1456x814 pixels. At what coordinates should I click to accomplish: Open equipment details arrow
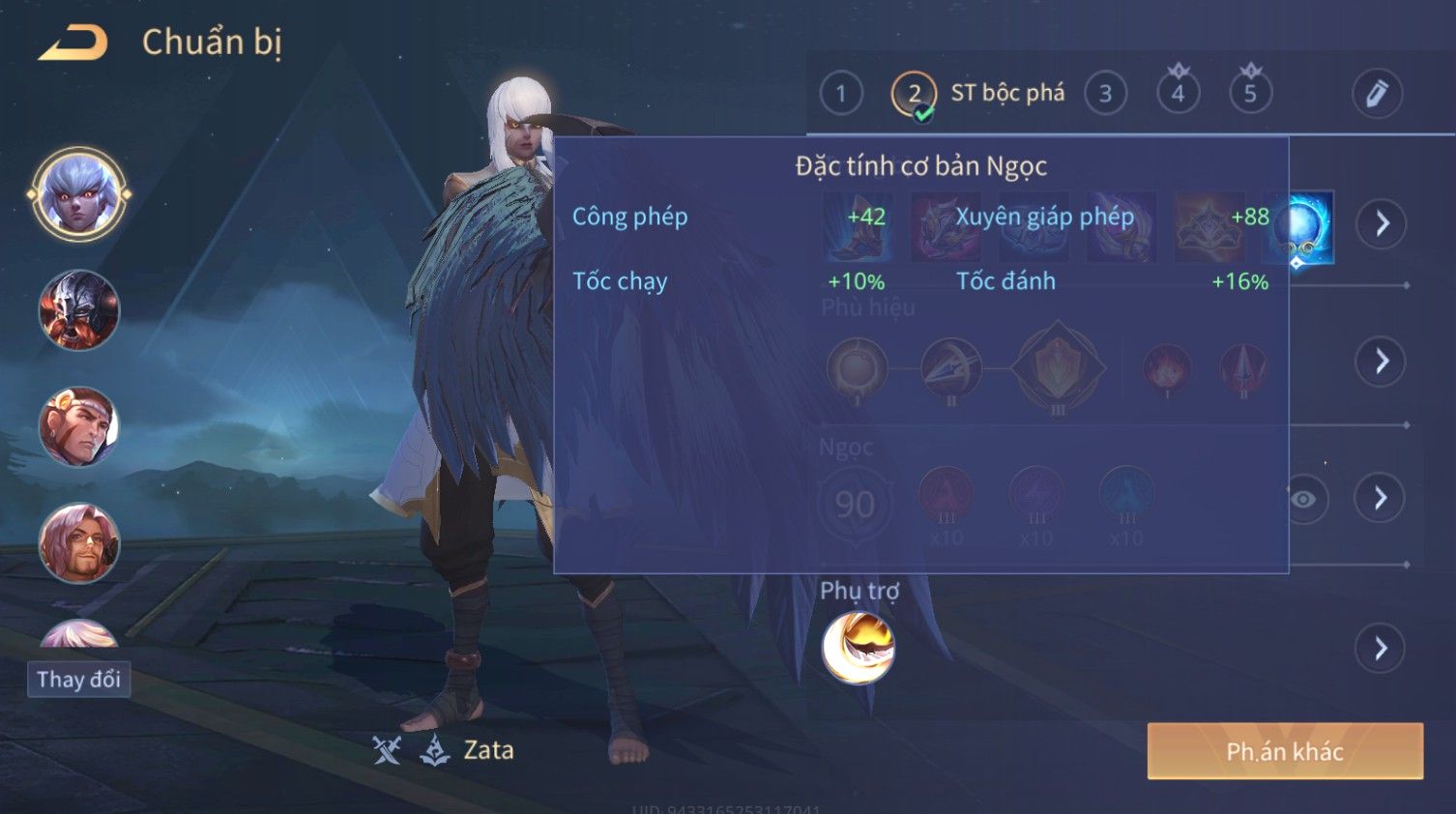click(x=1381, y=223)
